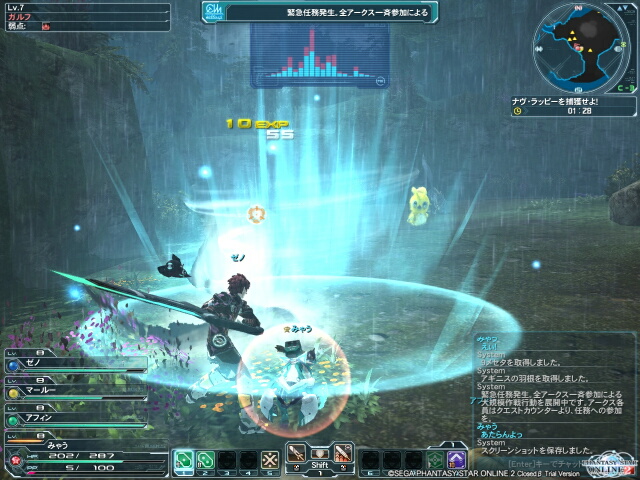Use the green emblem subpalette slot
The image size is (640, 480).
click(x=434, y=461)
